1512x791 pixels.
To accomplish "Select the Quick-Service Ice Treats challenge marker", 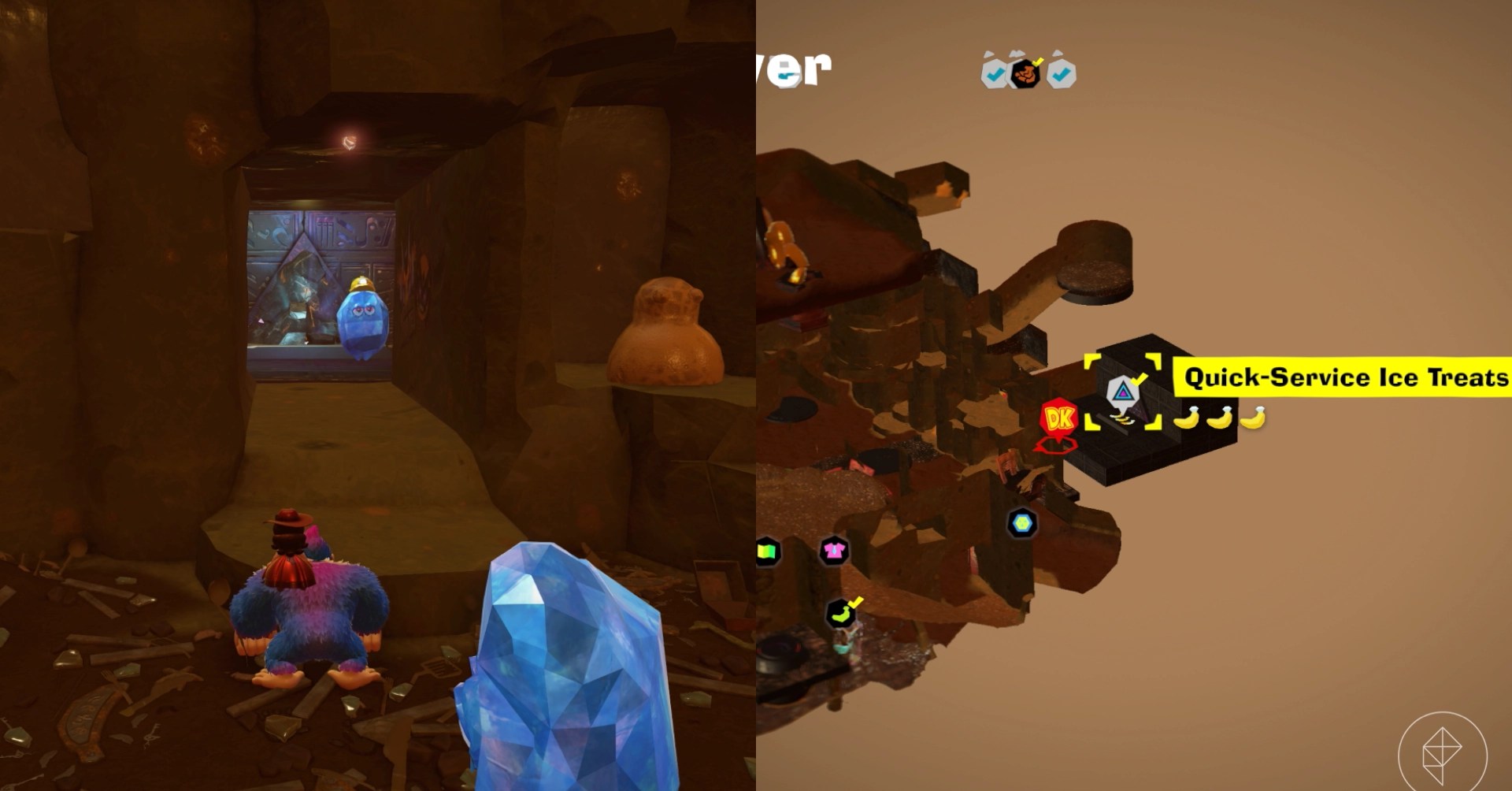I will tap(1122, 392).
